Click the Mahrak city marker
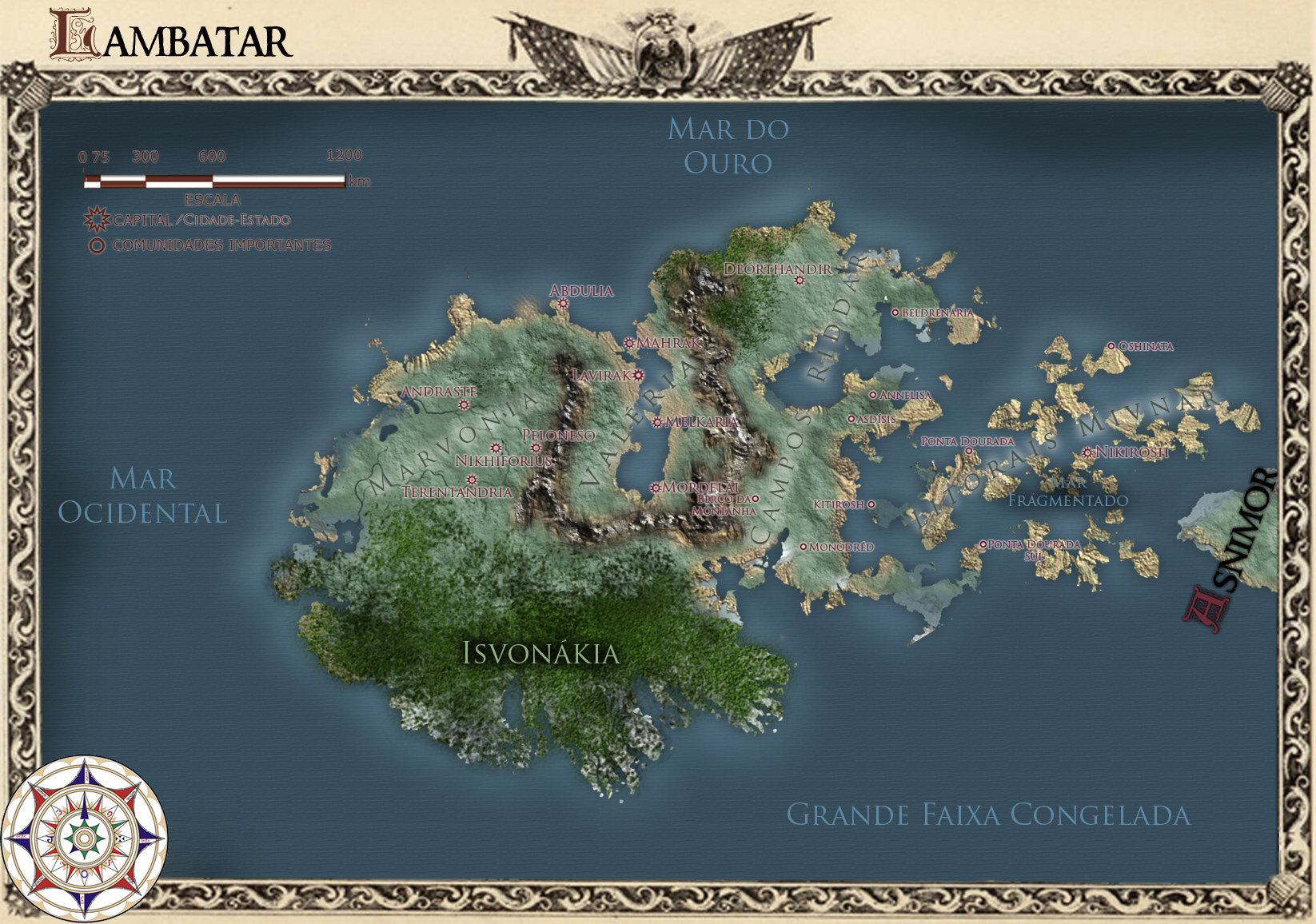 (x=629, y=343)
